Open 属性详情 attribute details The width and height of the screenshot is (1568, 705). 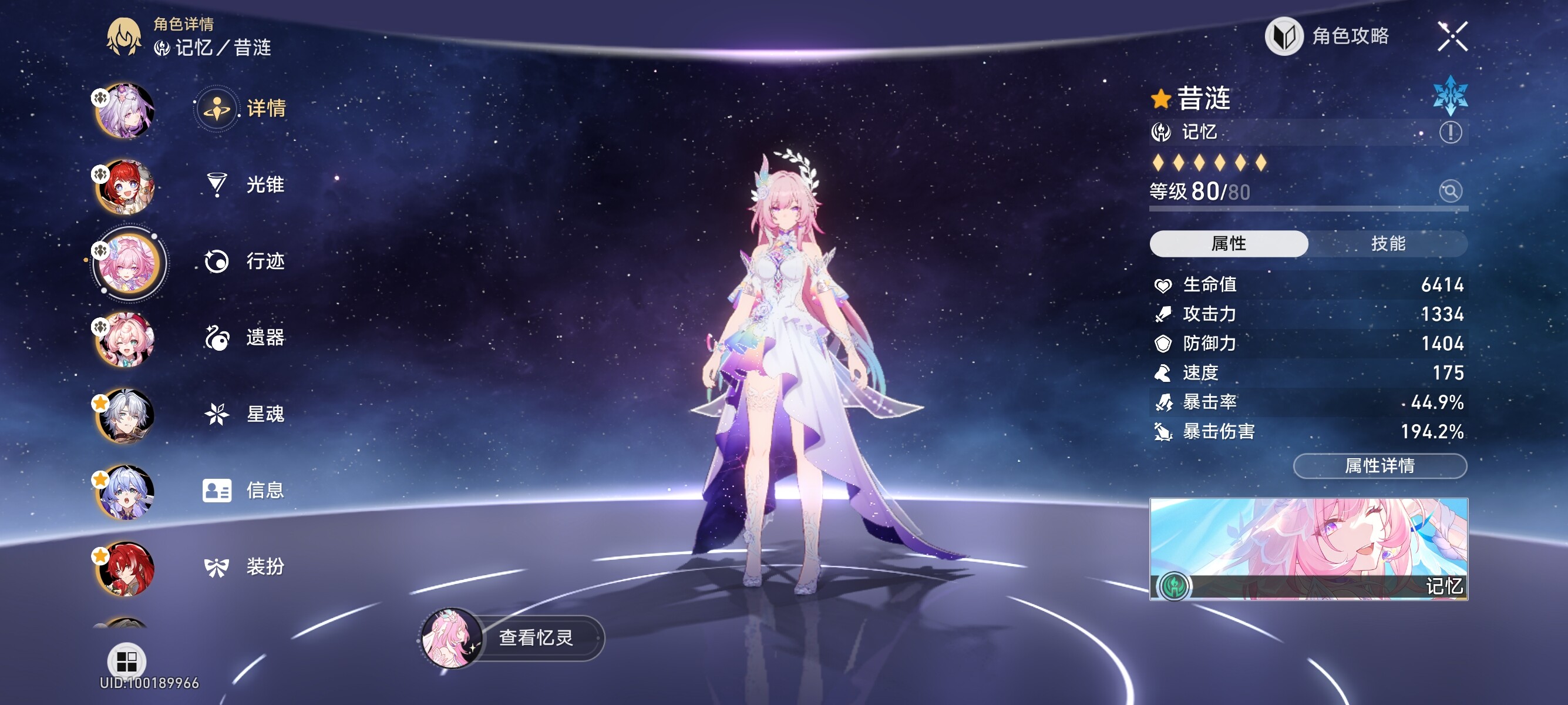tap(1379, 466)
